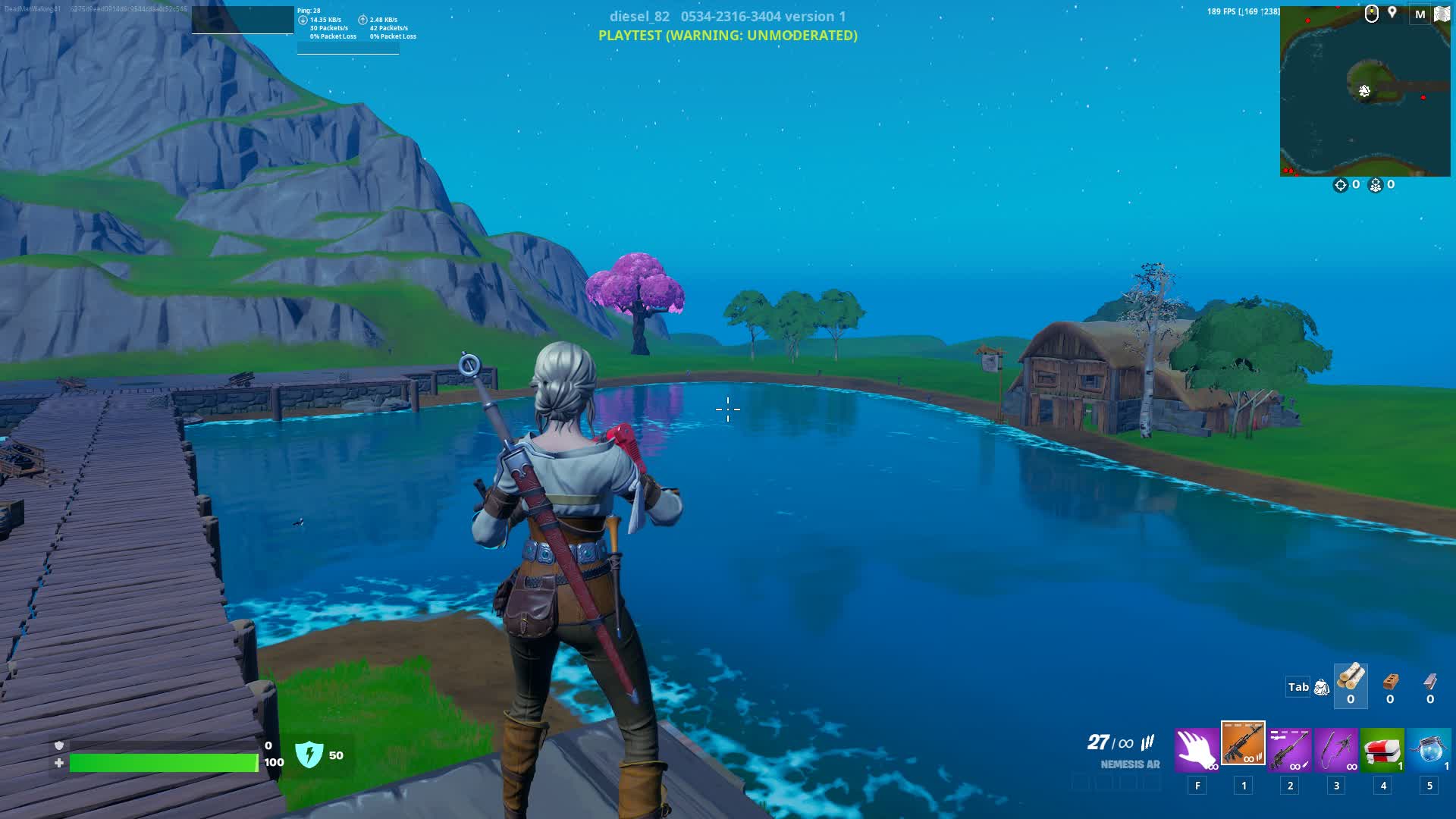
Task: Select the purple grapple bow slot
Action: tap(1336, 749)
